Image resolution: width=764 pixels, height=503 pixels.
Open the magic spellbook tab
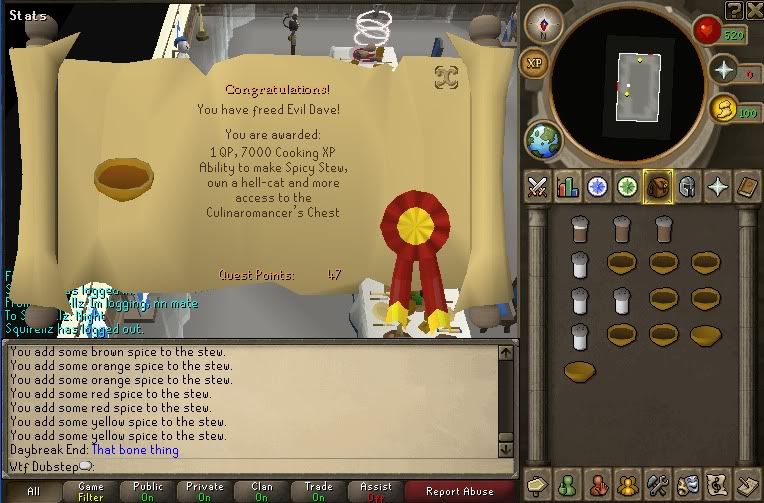click(746, 186)
